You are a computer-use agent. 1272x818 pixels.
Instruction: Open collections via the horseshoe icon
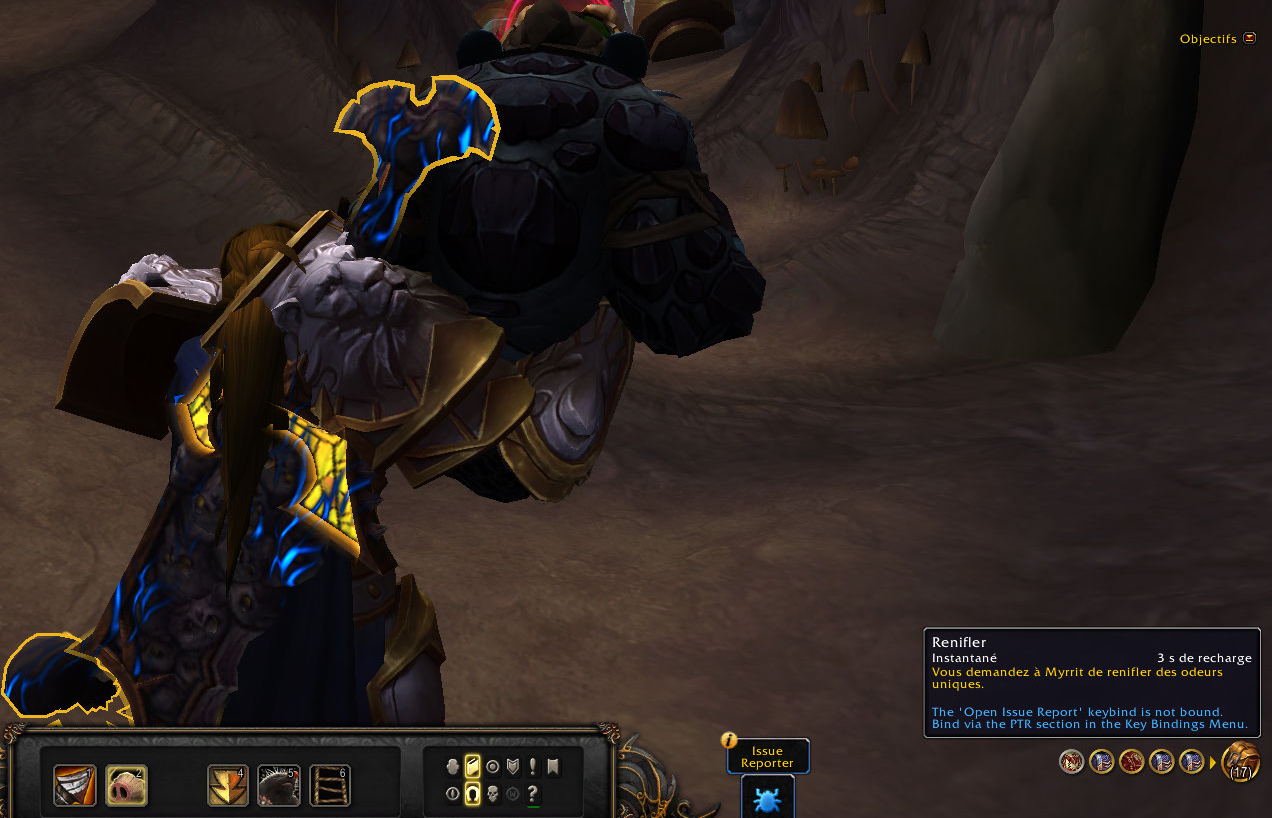pyautogui.click(x=473, y=794)
